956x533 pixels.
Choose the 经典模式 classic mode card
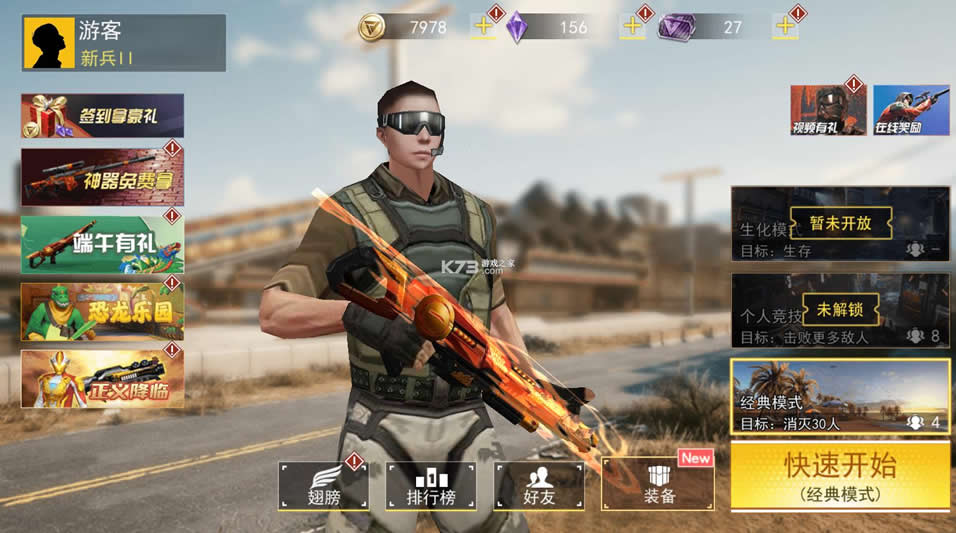(839, 397)
